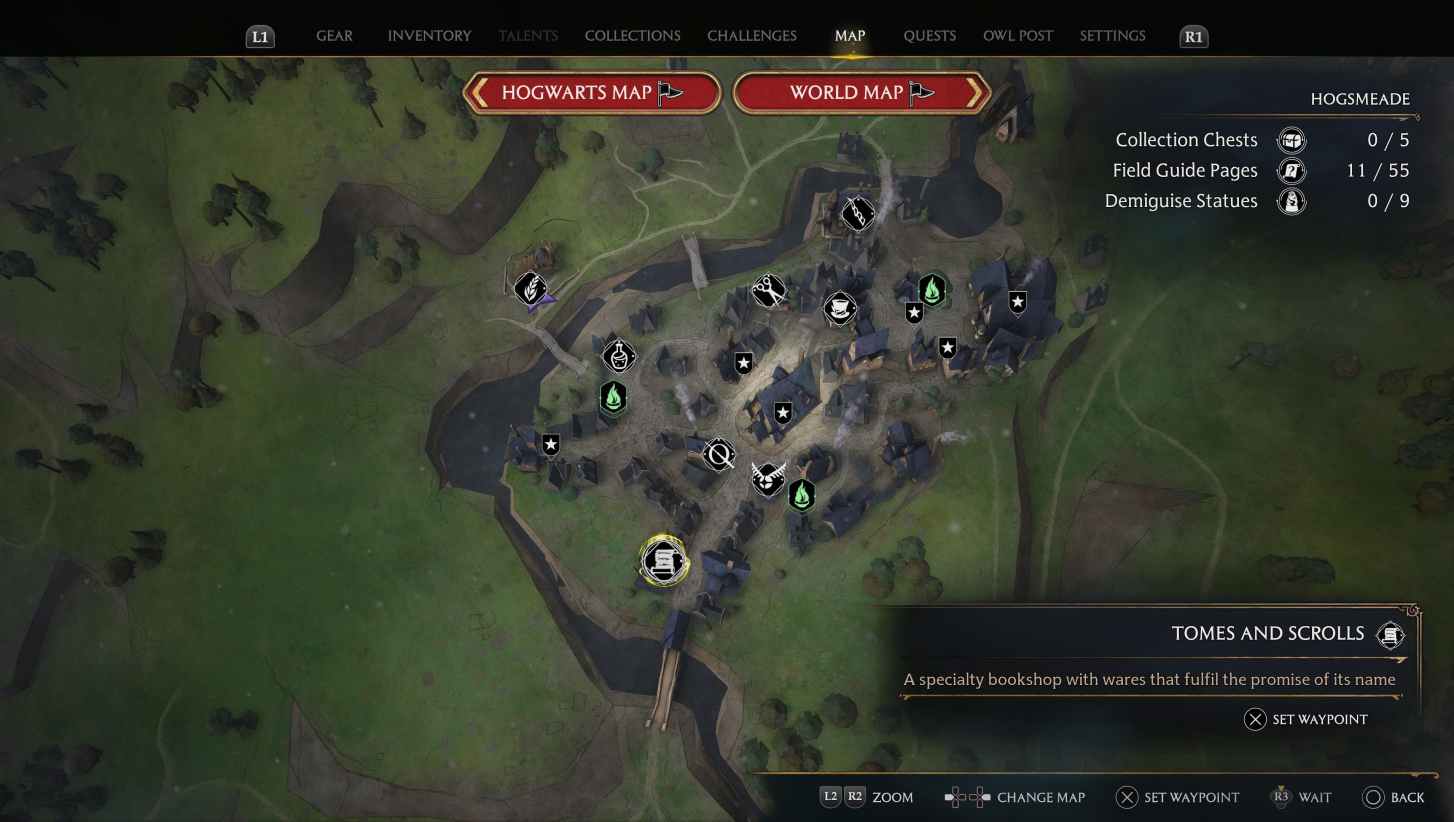Select the tea shop icon with the hat

click(x=840, y=308)
